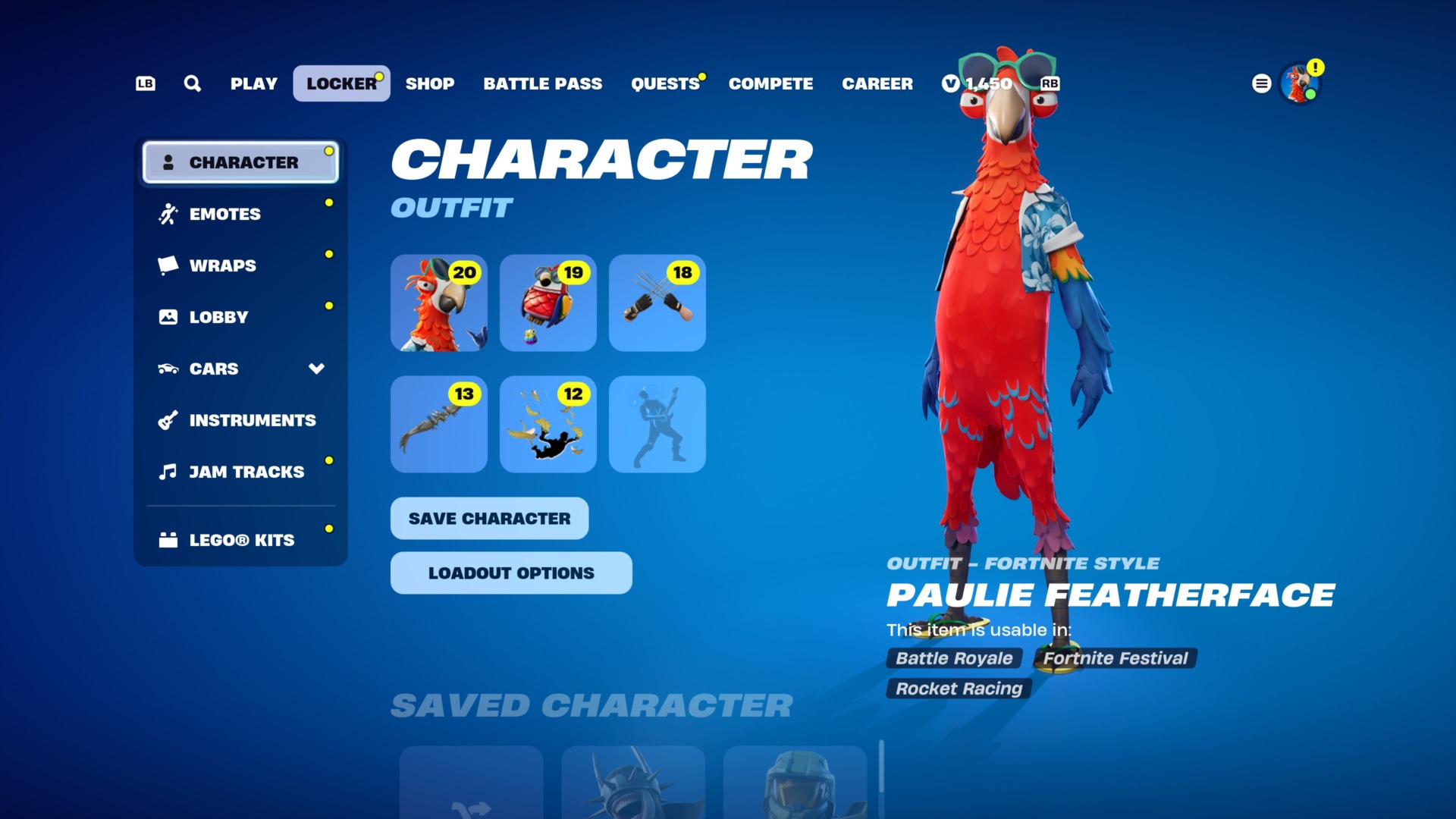Select the Instruments guitar icon
Viewport: 1456px width, 819px height.
[x=168, y=419]
